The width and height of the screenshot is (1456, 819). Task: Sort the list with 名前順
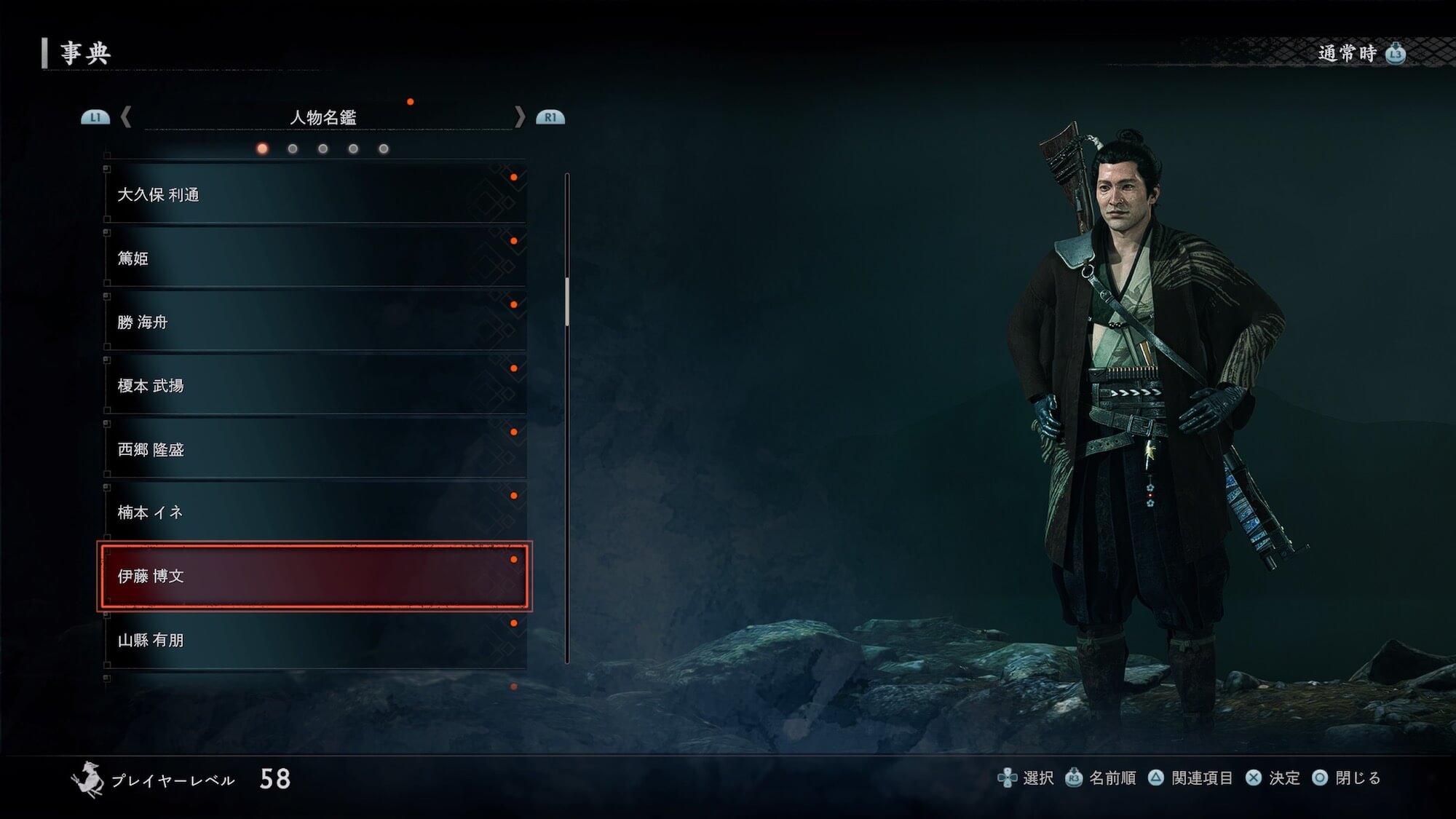coord(1101,778)
